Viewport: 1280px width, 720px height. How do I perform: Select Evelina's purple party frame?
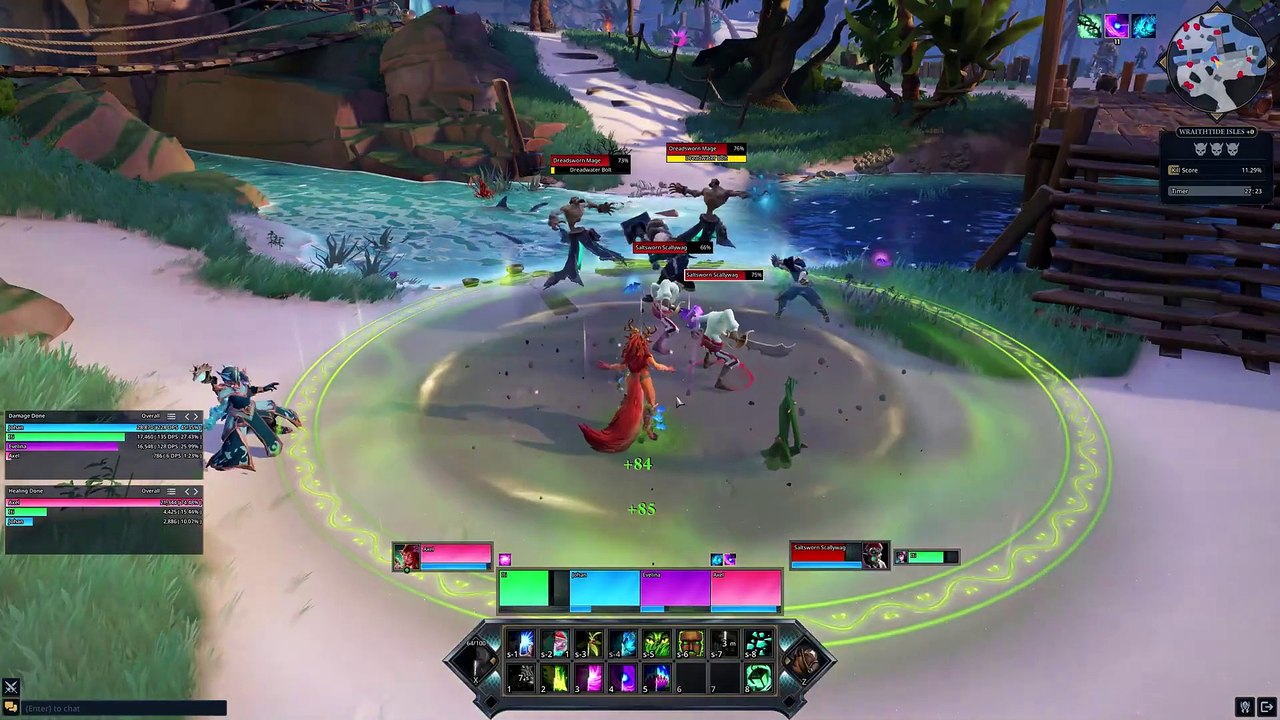coord(675,589)
